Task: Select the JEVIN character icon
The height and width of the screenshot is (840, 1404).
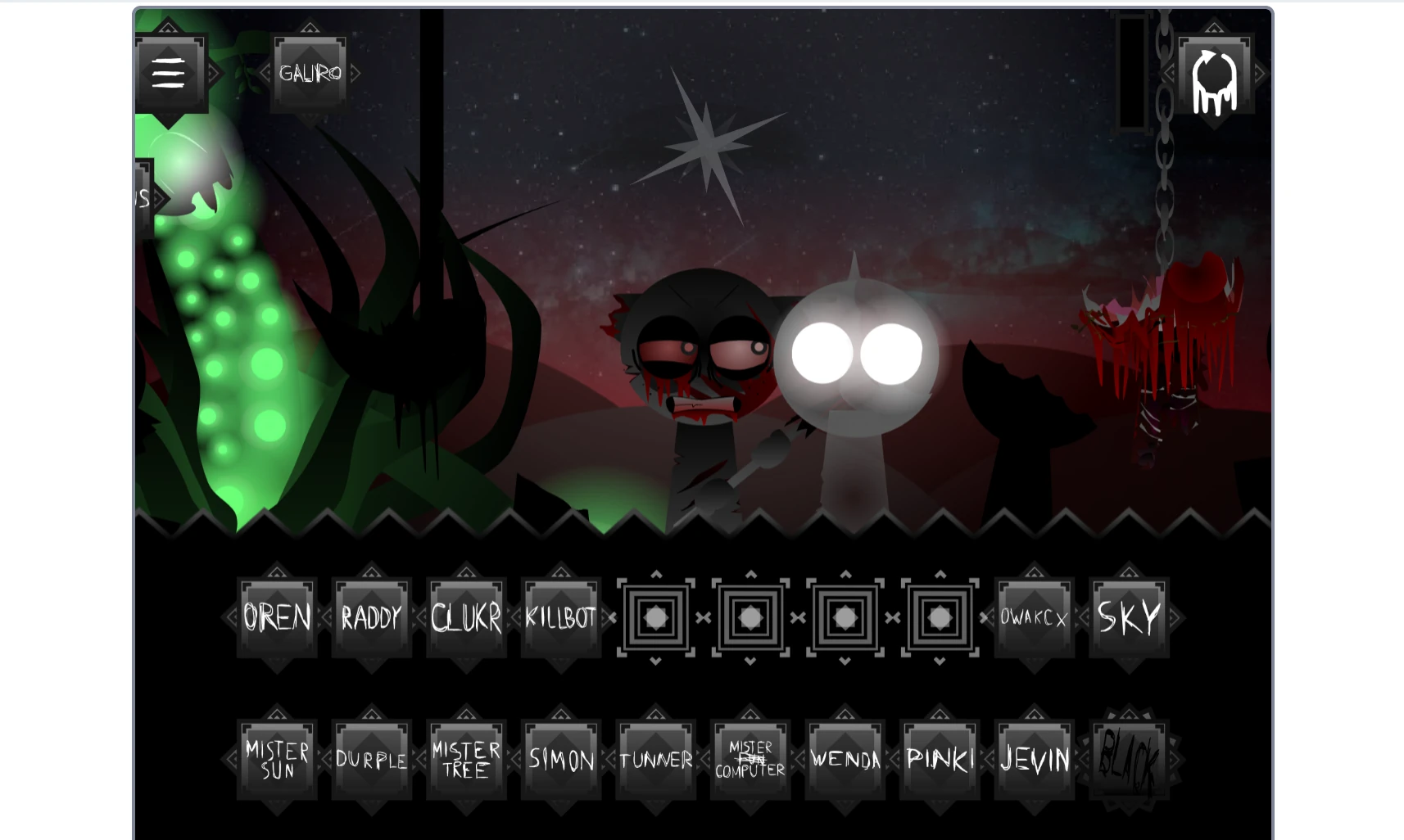Action: (1034, 759)
